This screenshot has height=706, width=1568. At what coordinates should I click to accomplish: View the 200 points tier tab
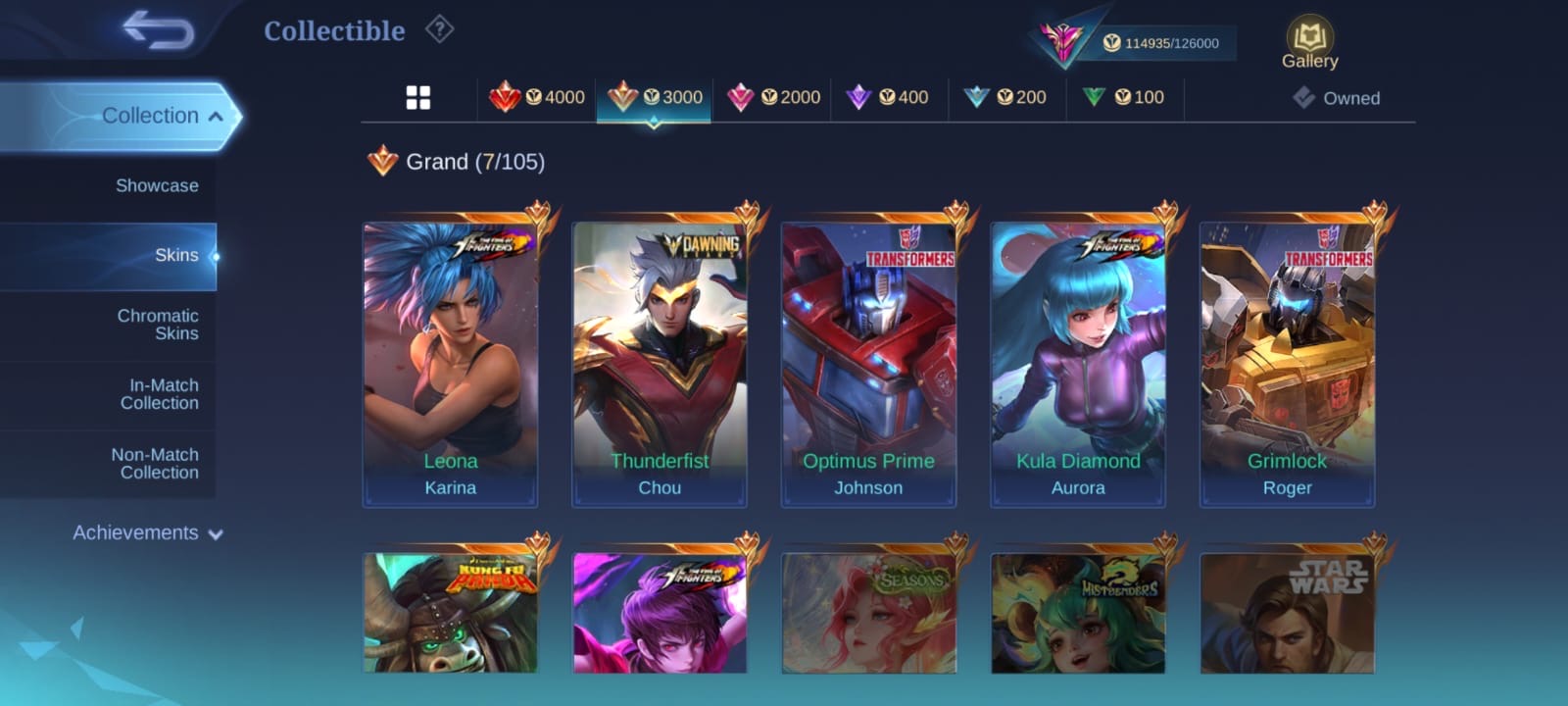(1006, 97)
